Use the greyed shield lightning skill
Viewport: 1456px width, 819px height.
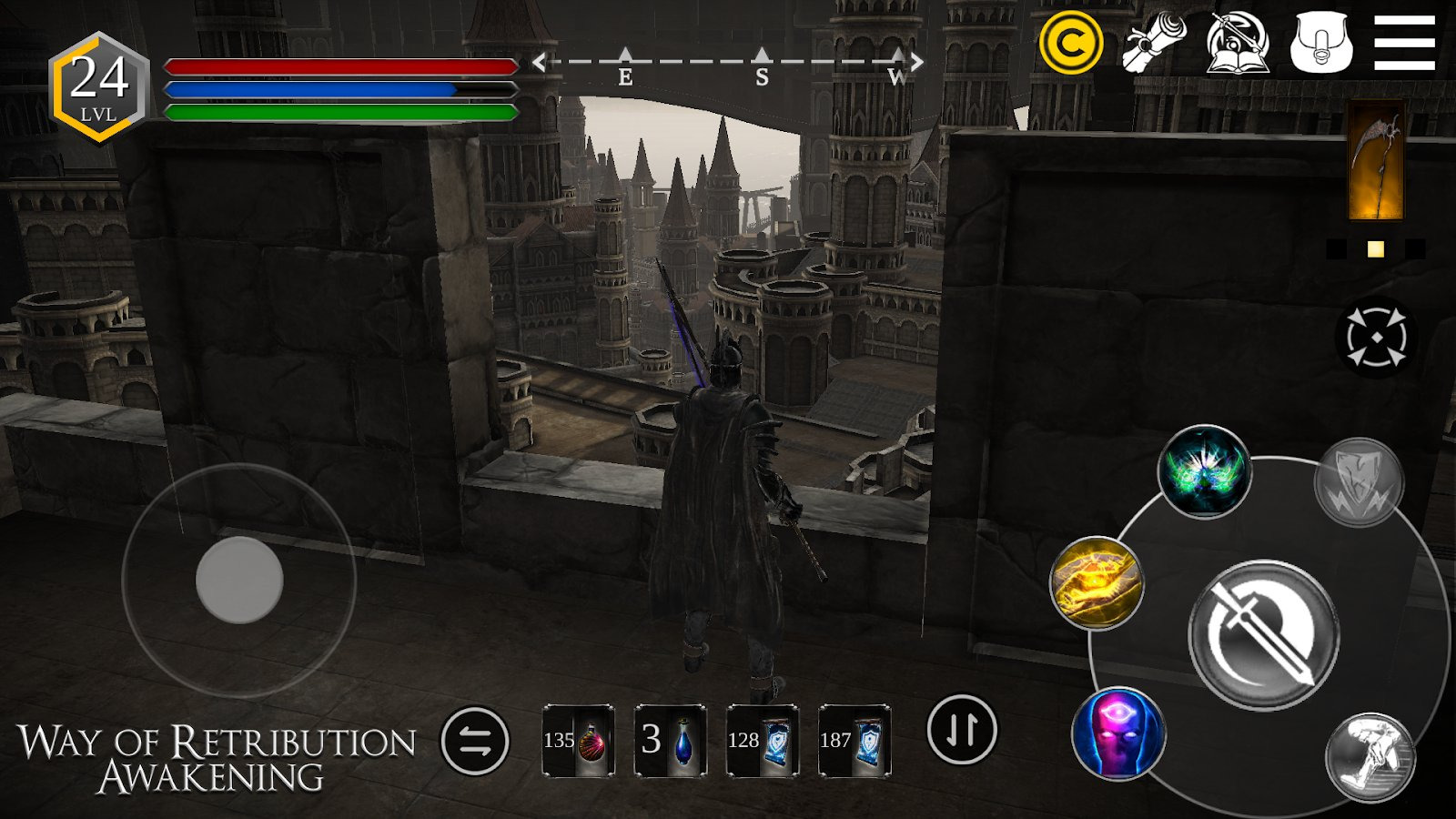pos(1359,482)
